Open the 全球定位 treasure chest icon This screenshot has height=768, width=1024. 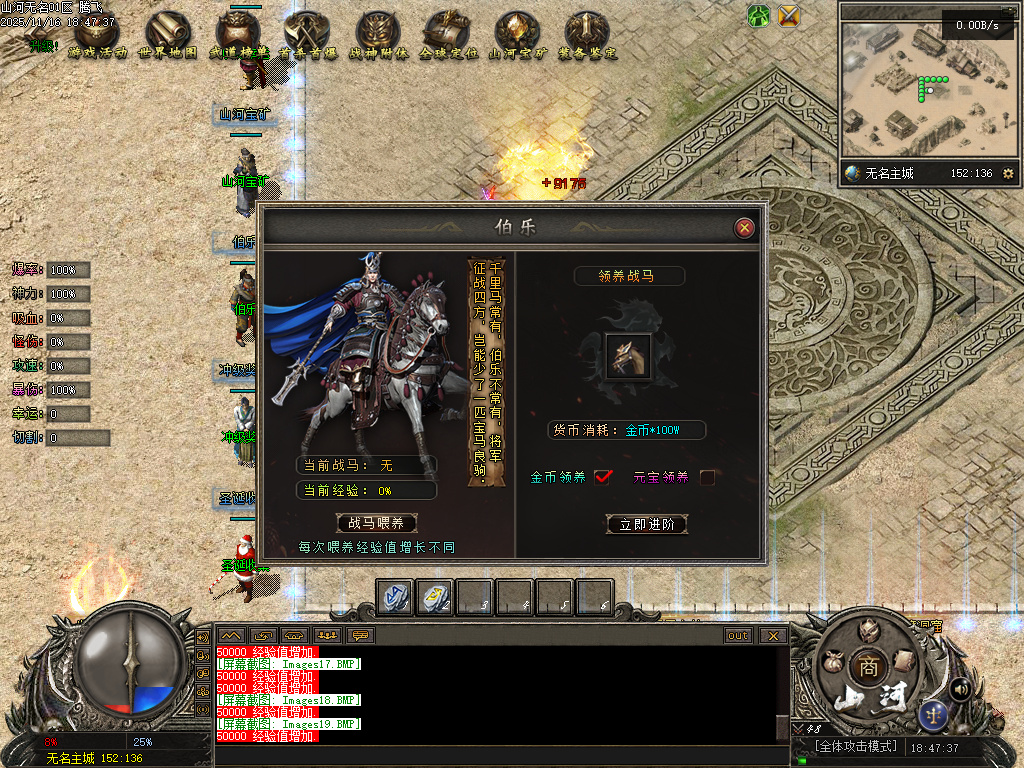tap(447, 33)
